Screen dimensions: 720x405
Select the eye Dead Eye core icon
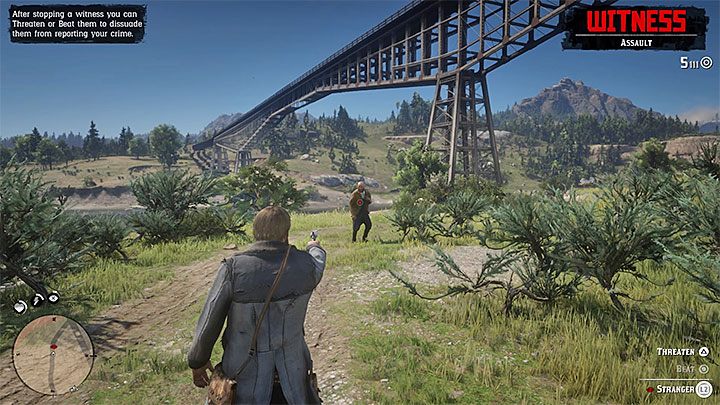tap(53, 297)
